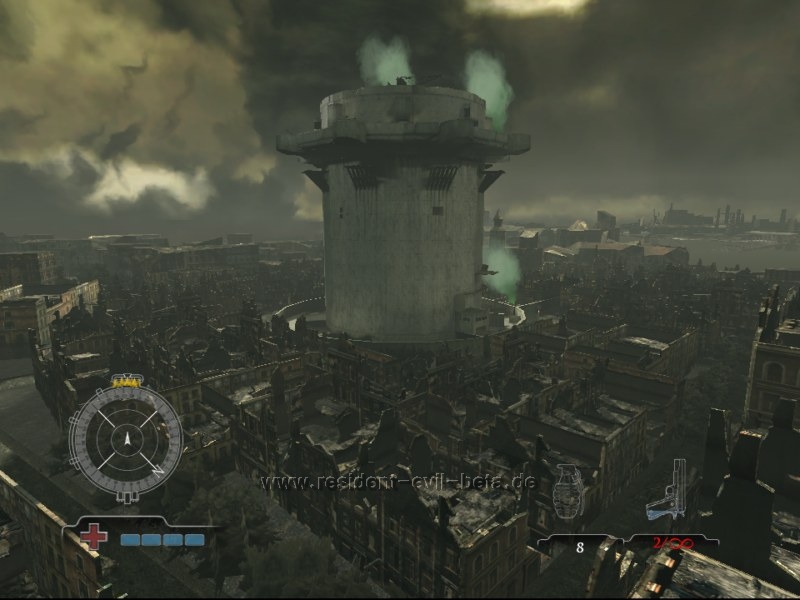Click the circular compass radar
Image resolution: width=800 pixels, height=600 pixels.
click(126, 441)
